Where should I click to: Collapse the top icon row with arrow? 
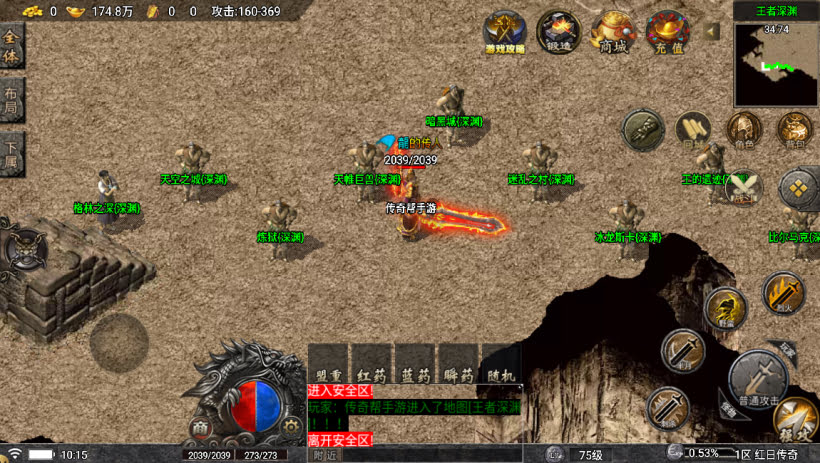712,32
